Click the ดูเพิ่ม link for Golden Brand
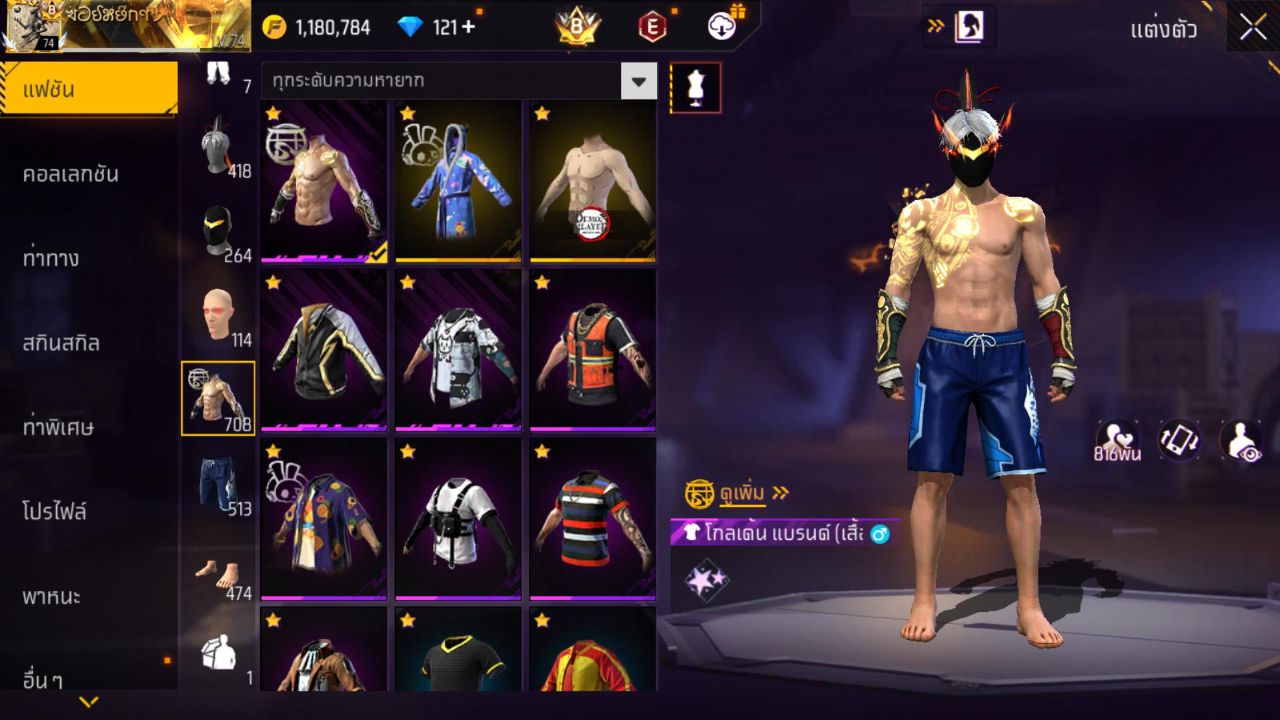The height and width of the screenshot is (720, 1280). (x=745, y=492)
